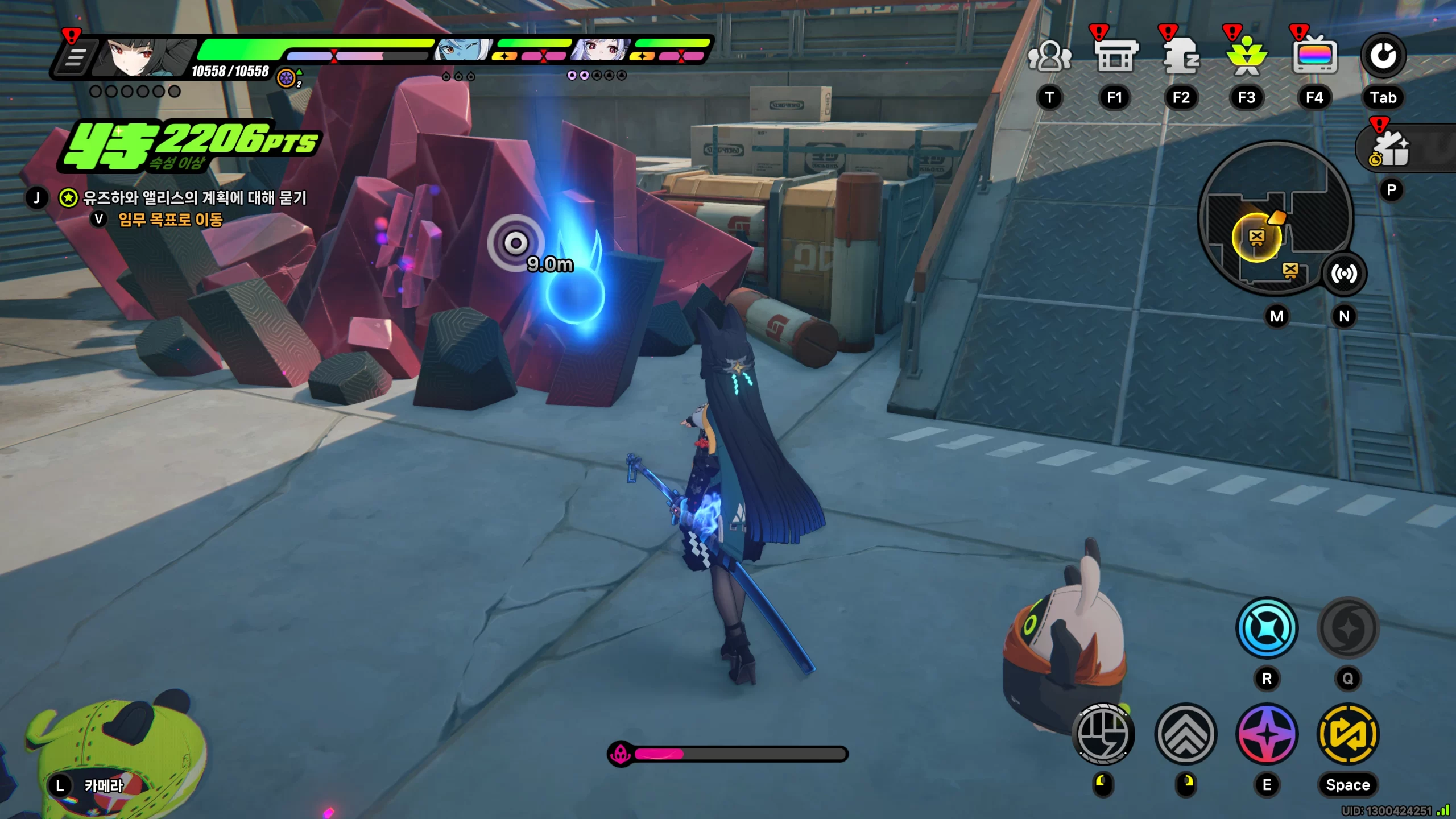
Task: Trigger the blue ultimate skill icon
Action: tap(1267, 628)
